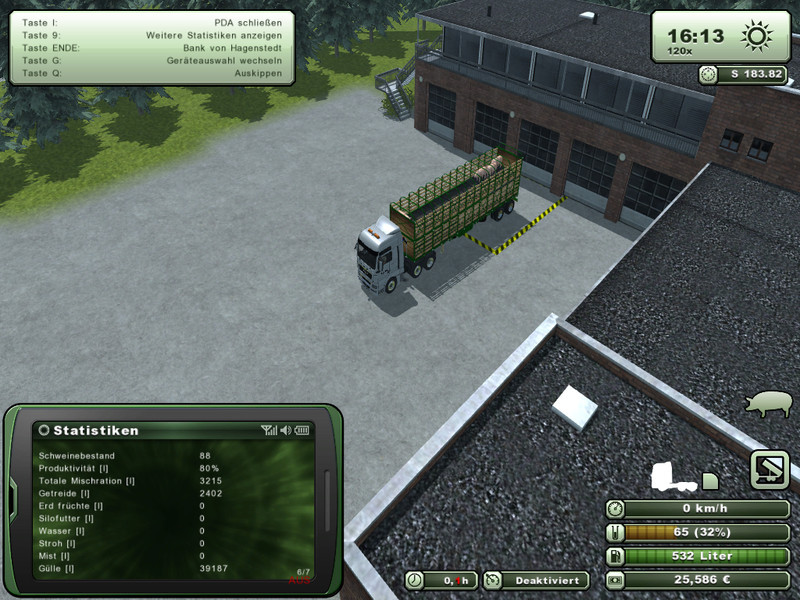Viewport: 800px width, 600px height.
Task: Click the trailer tipping icon
Action: pyautogui.click(x=770, y=470)
